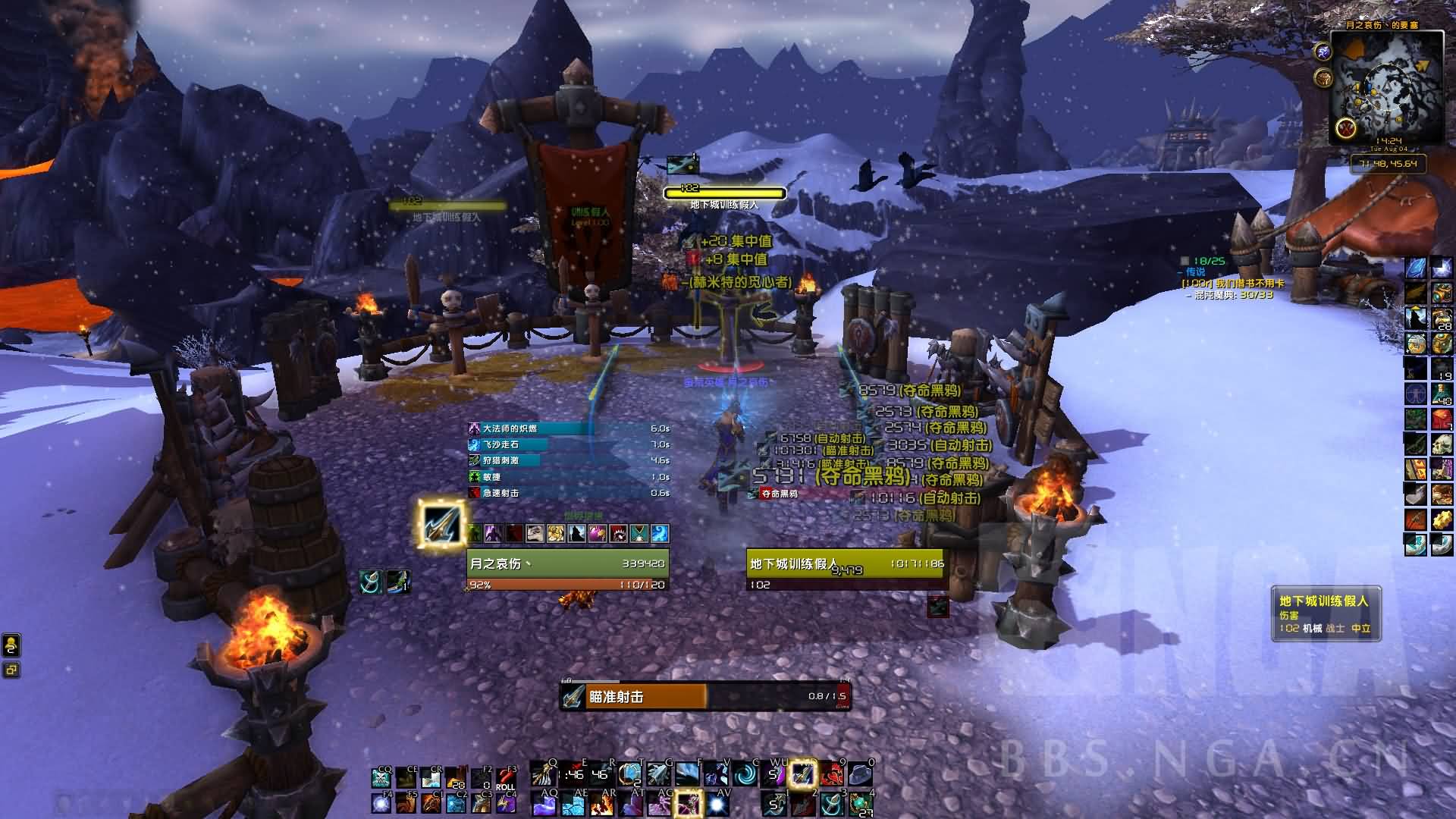Click the golden gear buff icon
Image resolution: width=1456 pixels, height=819 pixels.
(x=1441, y=519)
